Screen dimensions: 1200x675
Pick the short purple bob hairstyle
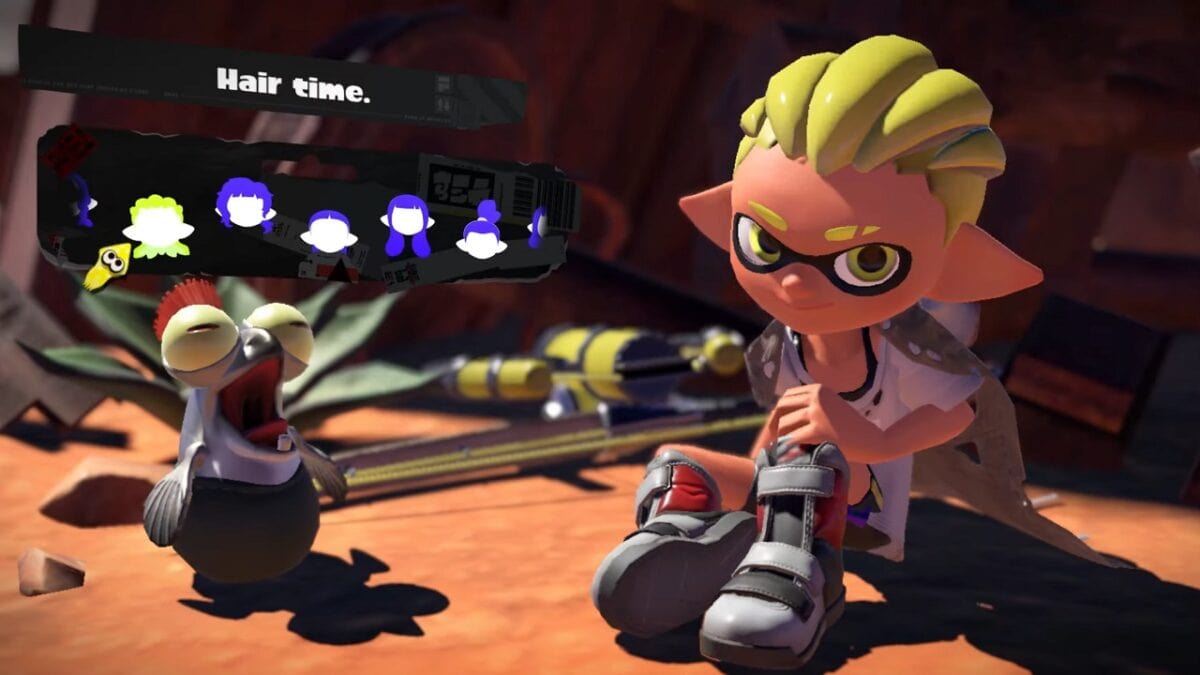pyautogui.click(x=329, y=232)
